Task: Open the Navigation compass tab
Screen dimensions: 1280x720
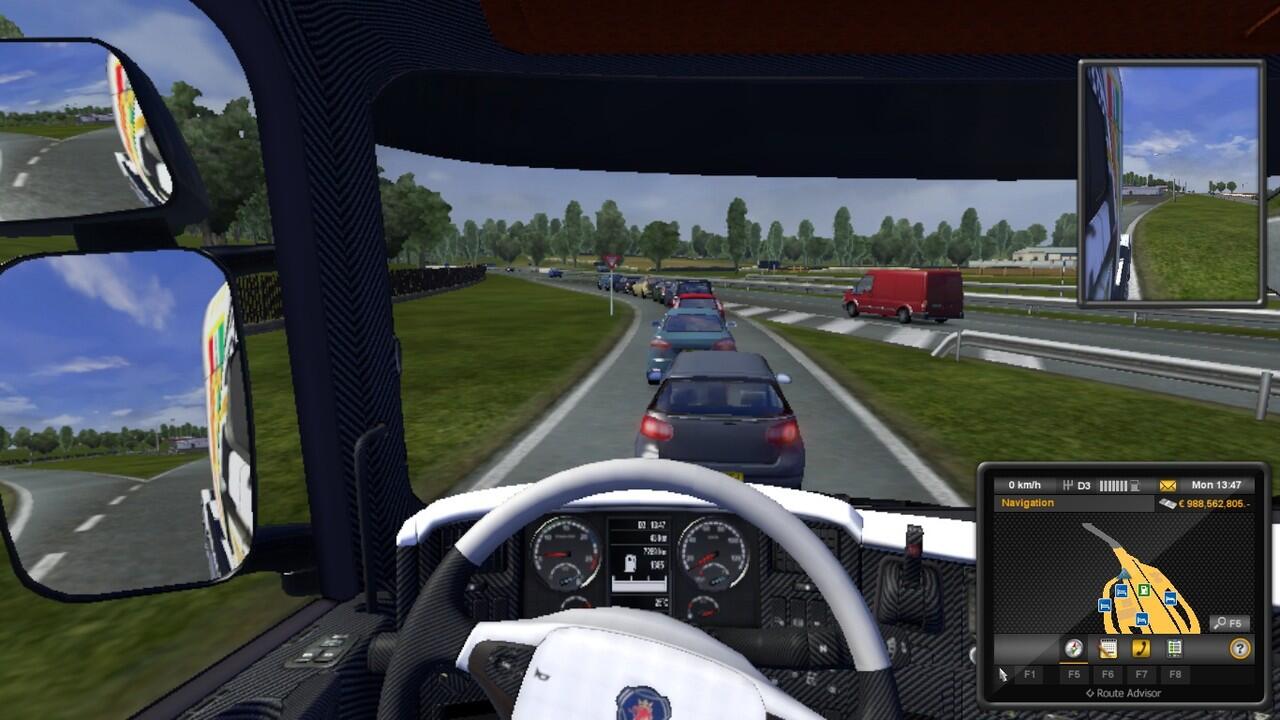Action: (1074, 648)
